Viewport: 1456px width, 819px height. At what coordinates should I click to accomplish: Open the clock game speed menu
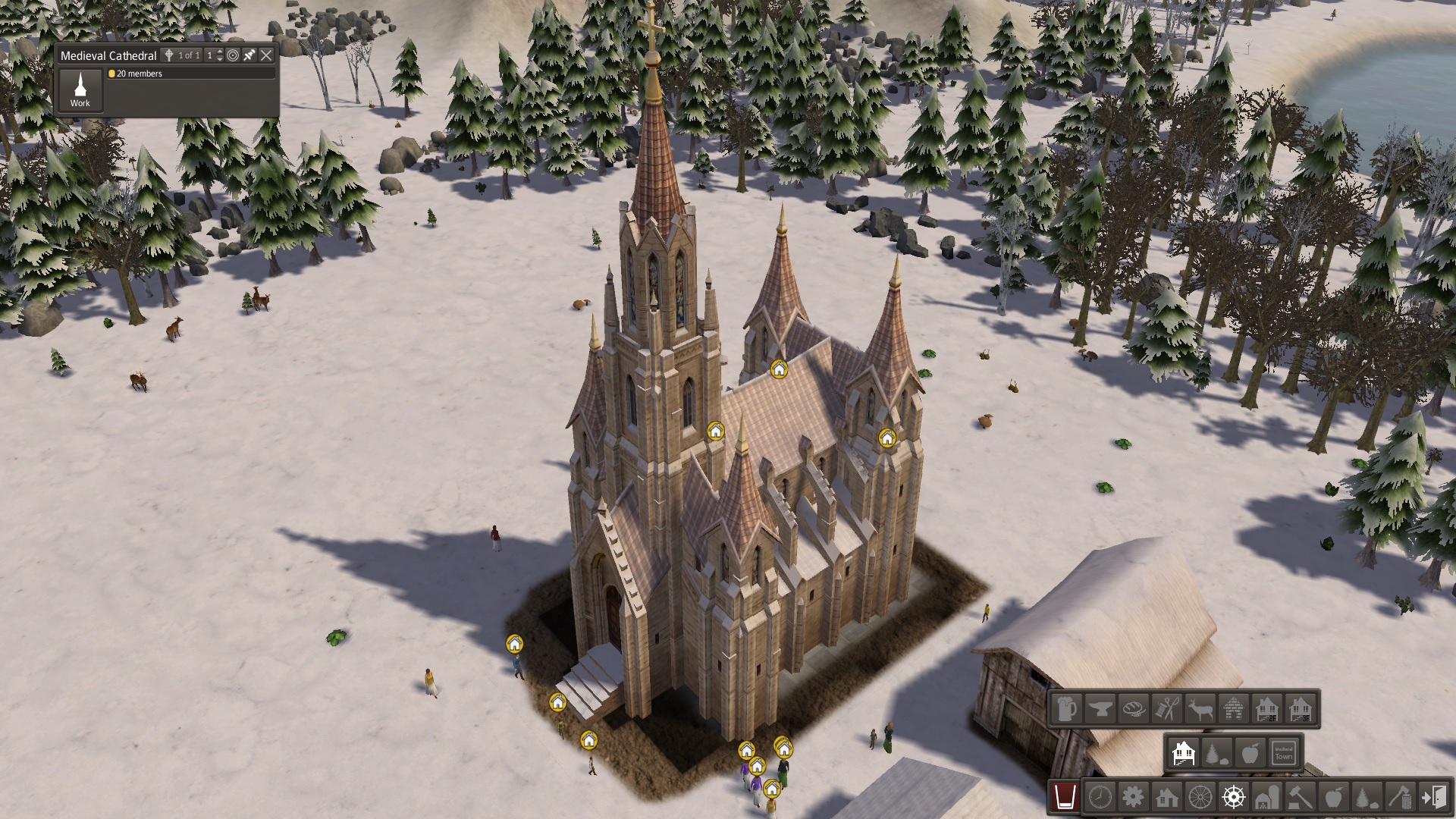1100,797
